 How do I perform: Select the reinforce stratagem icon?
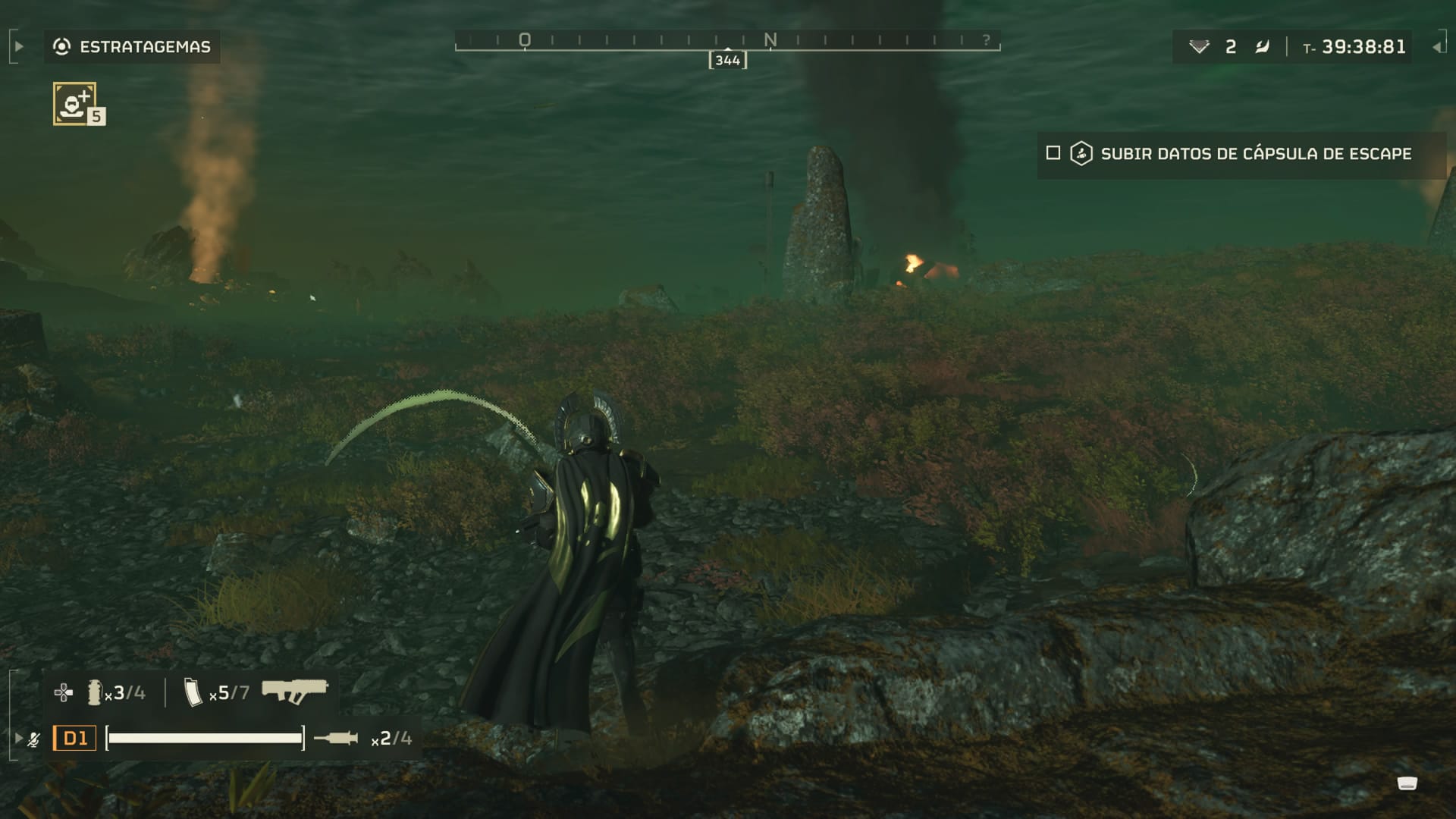[x=74, y=103]
